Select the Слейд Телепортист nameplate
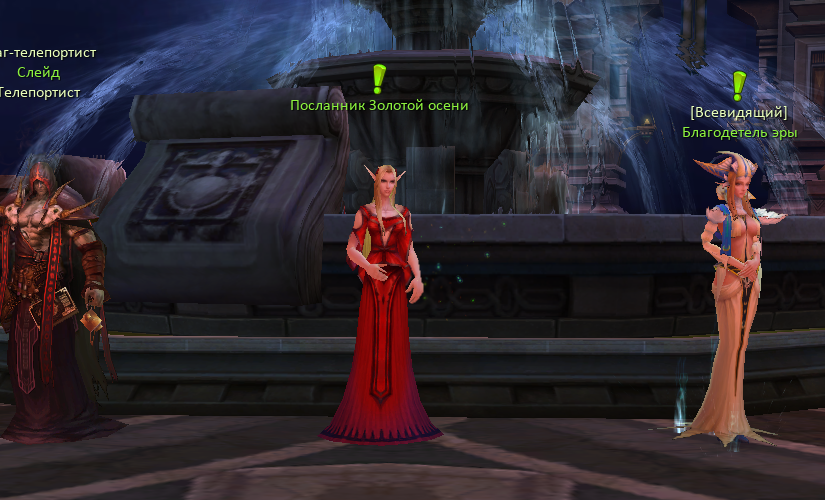Screen dimensions: 825x500 tap(39, 72)
